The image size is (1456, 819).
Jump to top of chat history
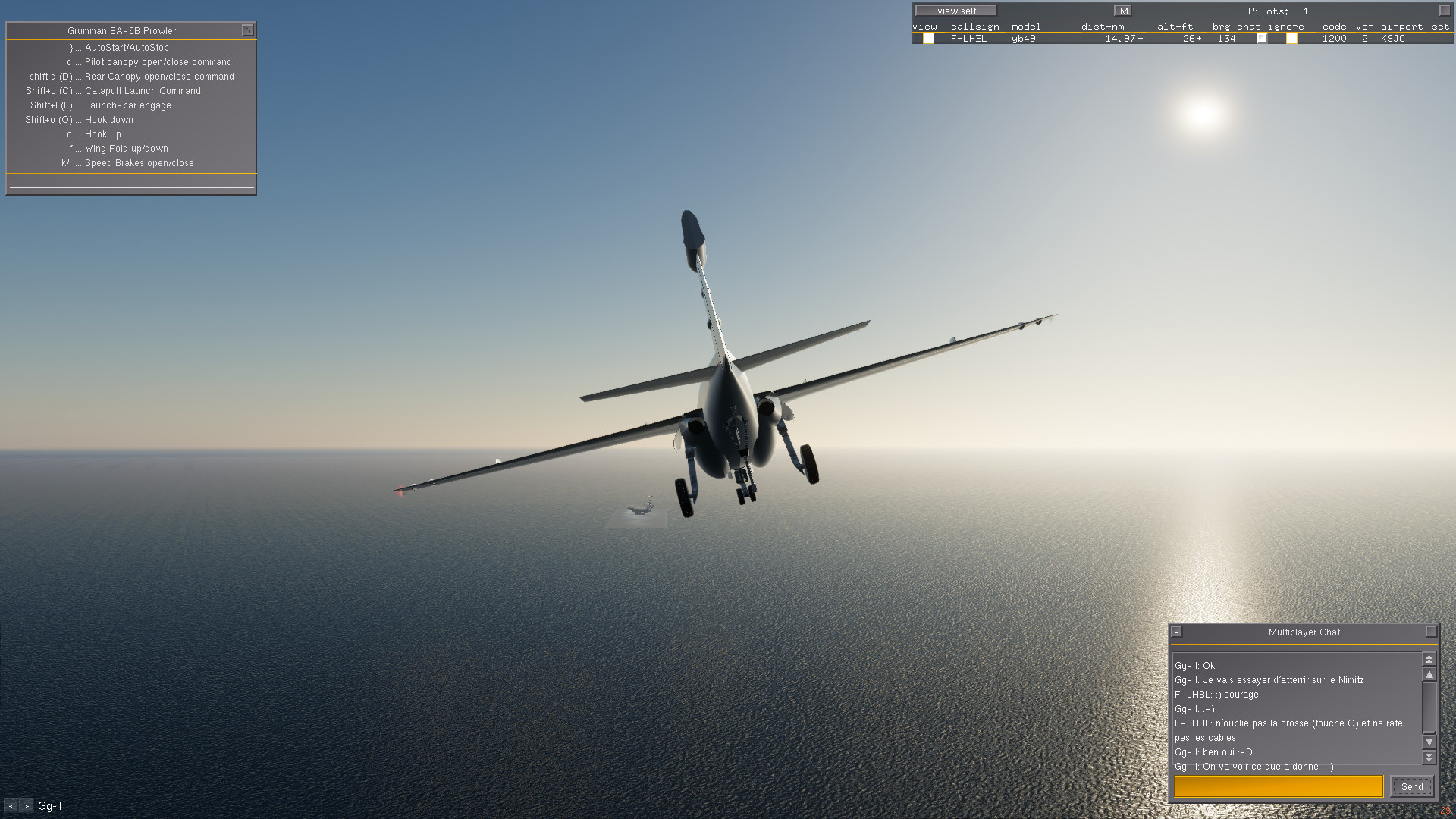pos(1429,660)
